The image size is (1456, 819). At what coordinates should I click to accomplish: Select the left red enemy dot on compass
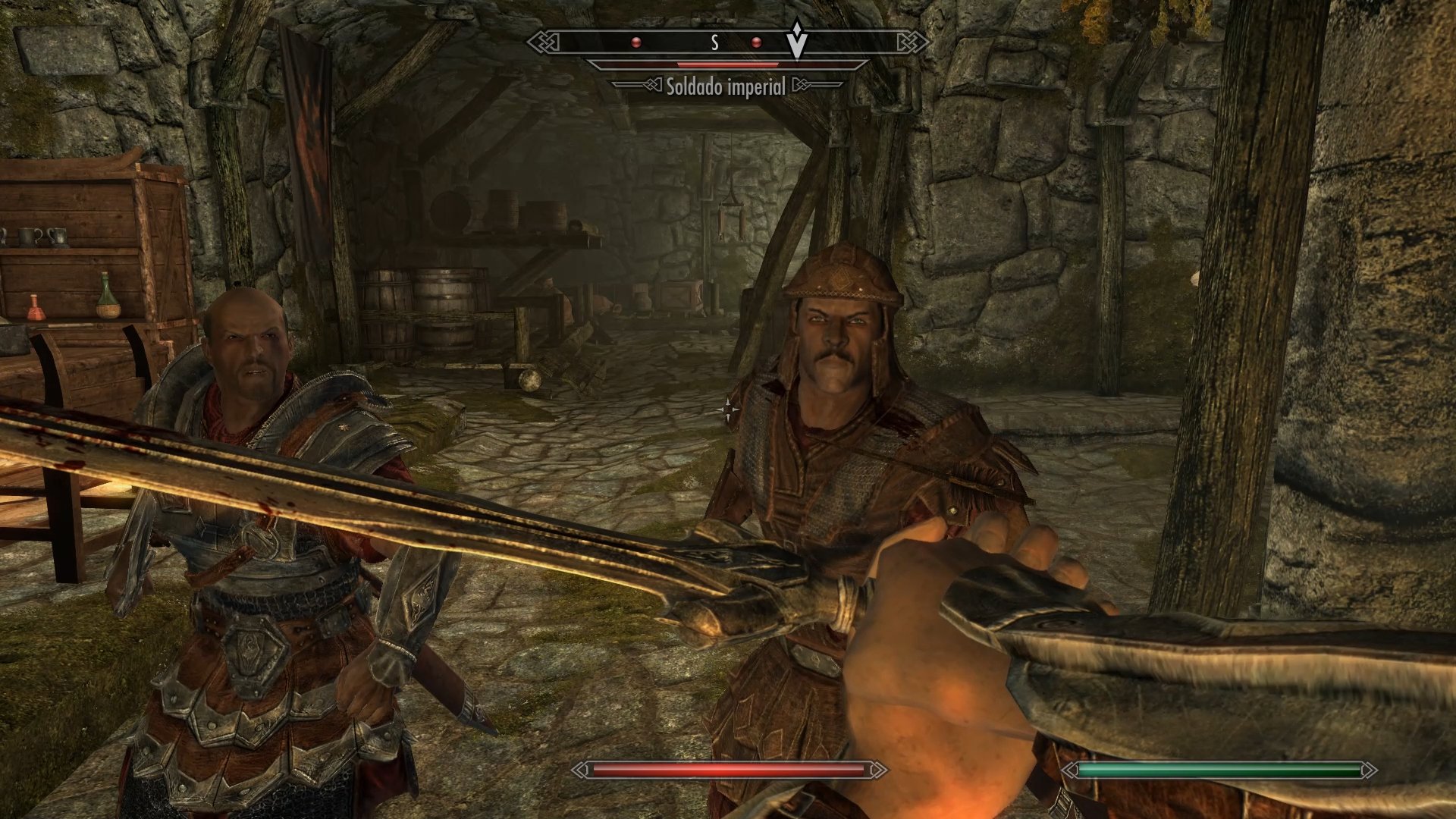(x=637, y=42)
